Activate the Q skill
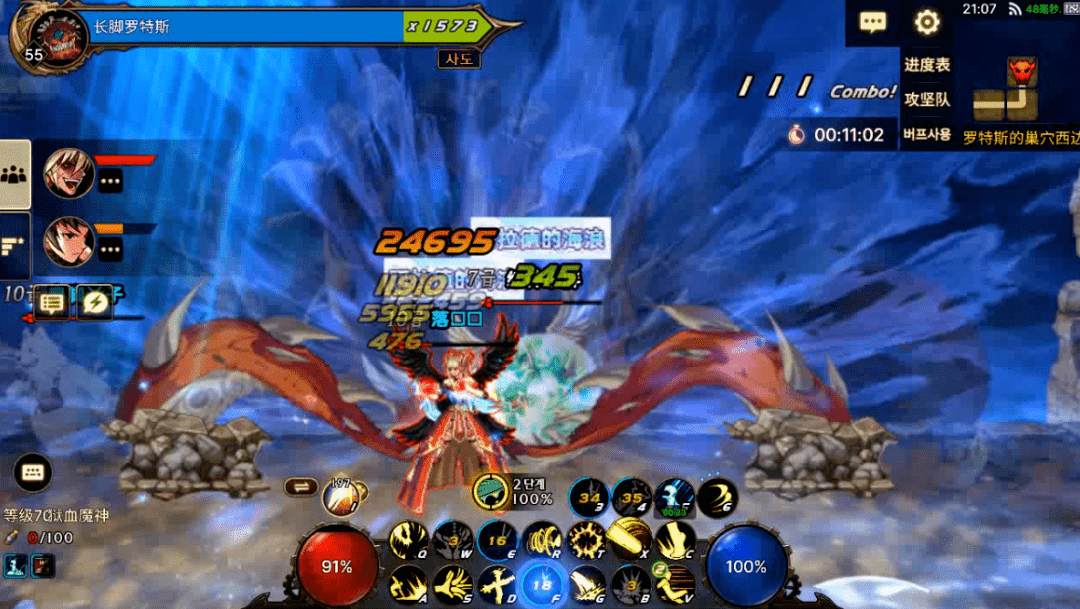This screenshot has height=609, width=1080. point(408,541)
